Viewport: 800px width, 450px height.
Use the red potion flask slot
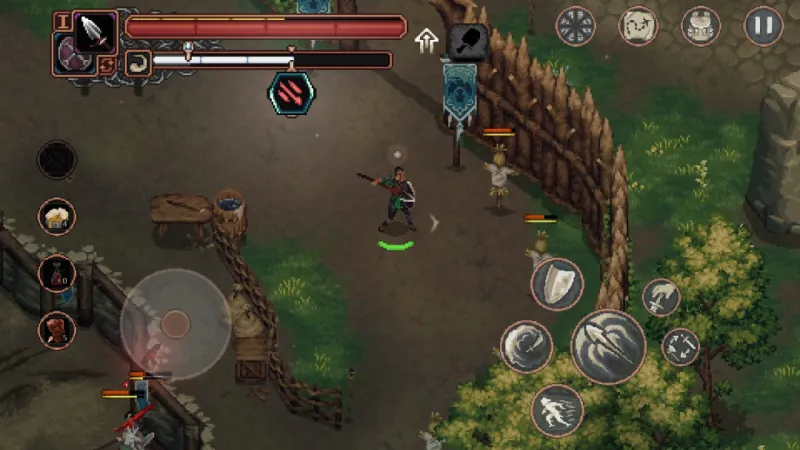(x=57, y=273)
